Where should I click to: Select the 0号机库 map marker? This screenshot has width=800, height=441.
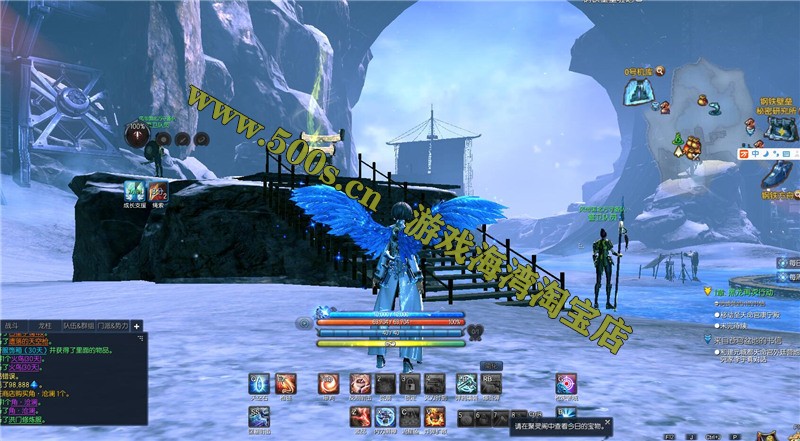coord(637,92)
